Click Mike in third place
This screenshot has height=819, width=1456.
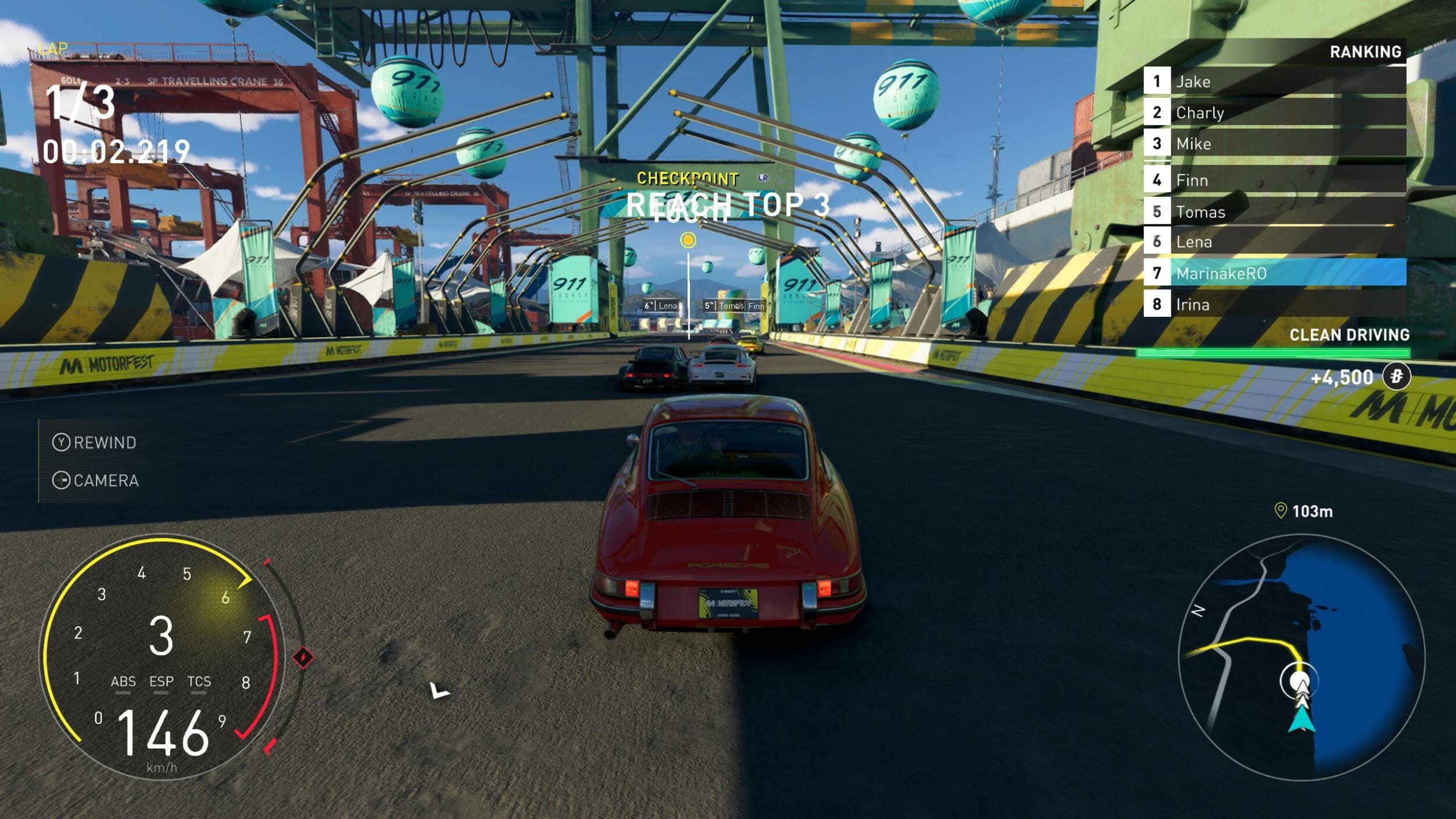click(x=1274, y=144)
